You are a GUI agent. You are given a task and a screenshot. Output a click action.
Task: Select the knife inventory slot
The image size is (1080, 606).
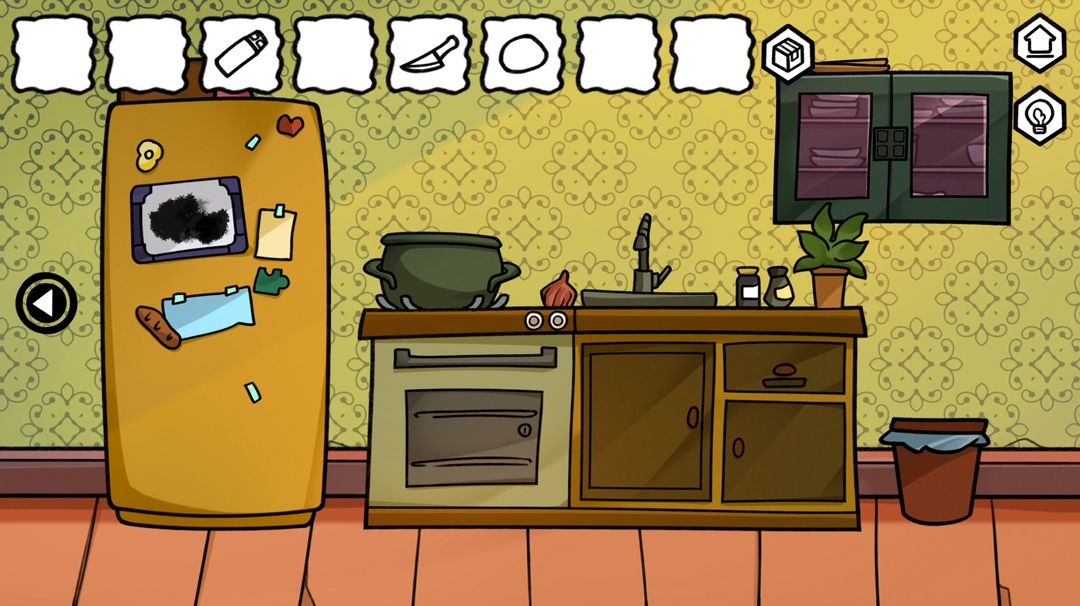(429, 54)
